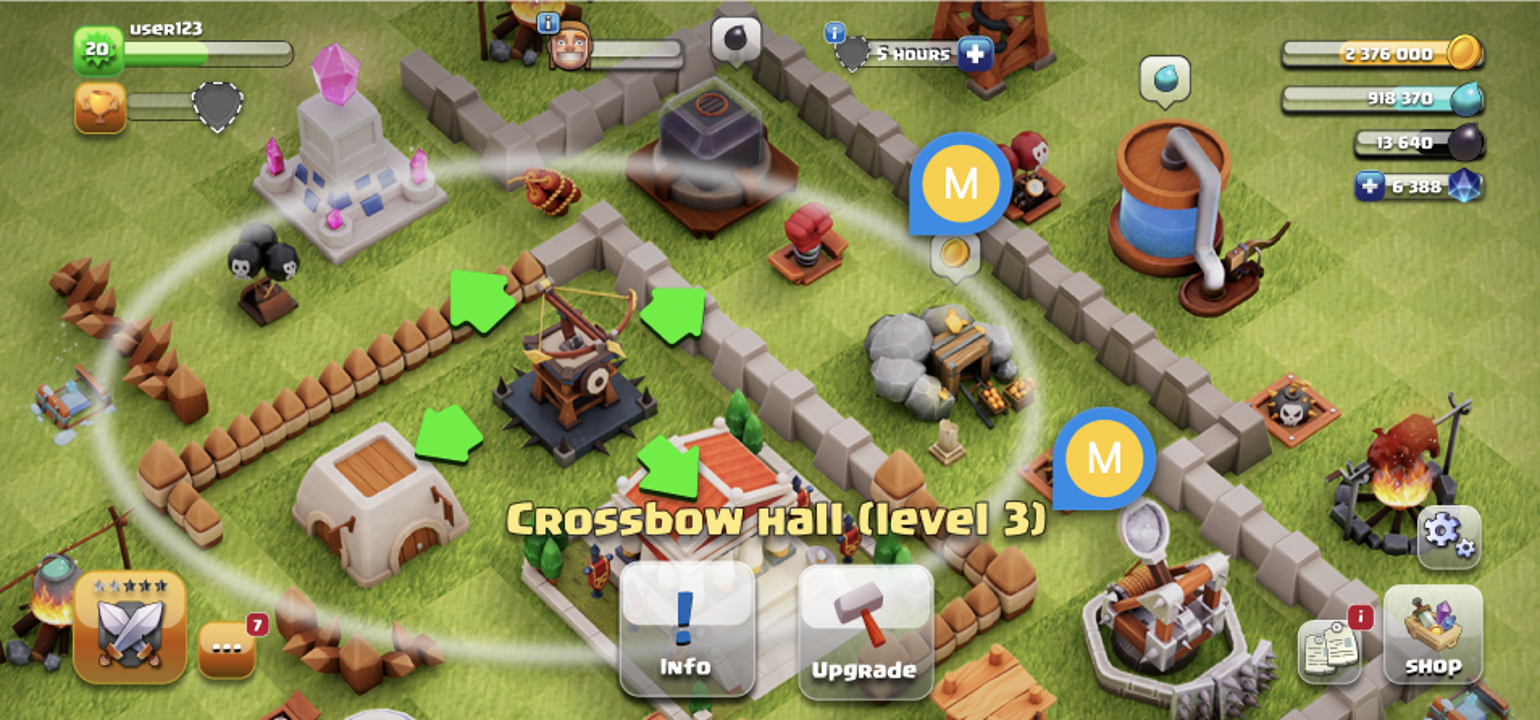The image size is (1540, 720).
Task: Show shield info via the shield icon
Action: click(x=852, y=53)
